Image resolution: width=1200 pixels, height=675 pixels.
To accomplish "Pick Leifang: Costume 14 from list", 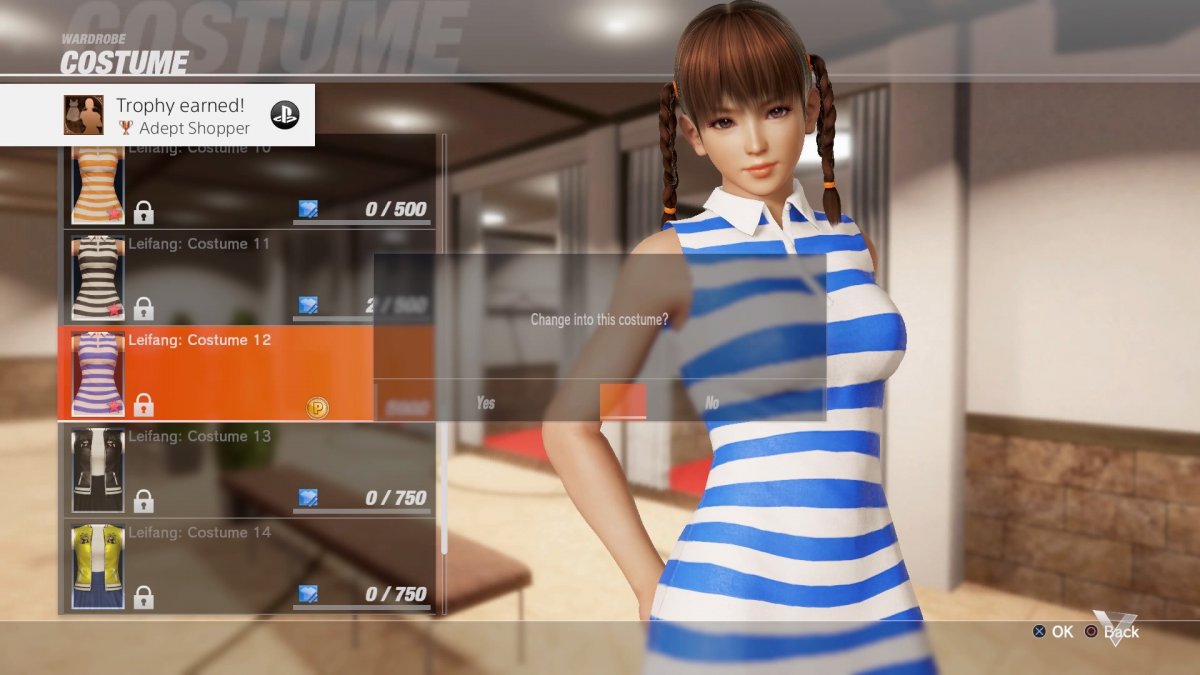I will pyautogui.click(x=250, y=565).
